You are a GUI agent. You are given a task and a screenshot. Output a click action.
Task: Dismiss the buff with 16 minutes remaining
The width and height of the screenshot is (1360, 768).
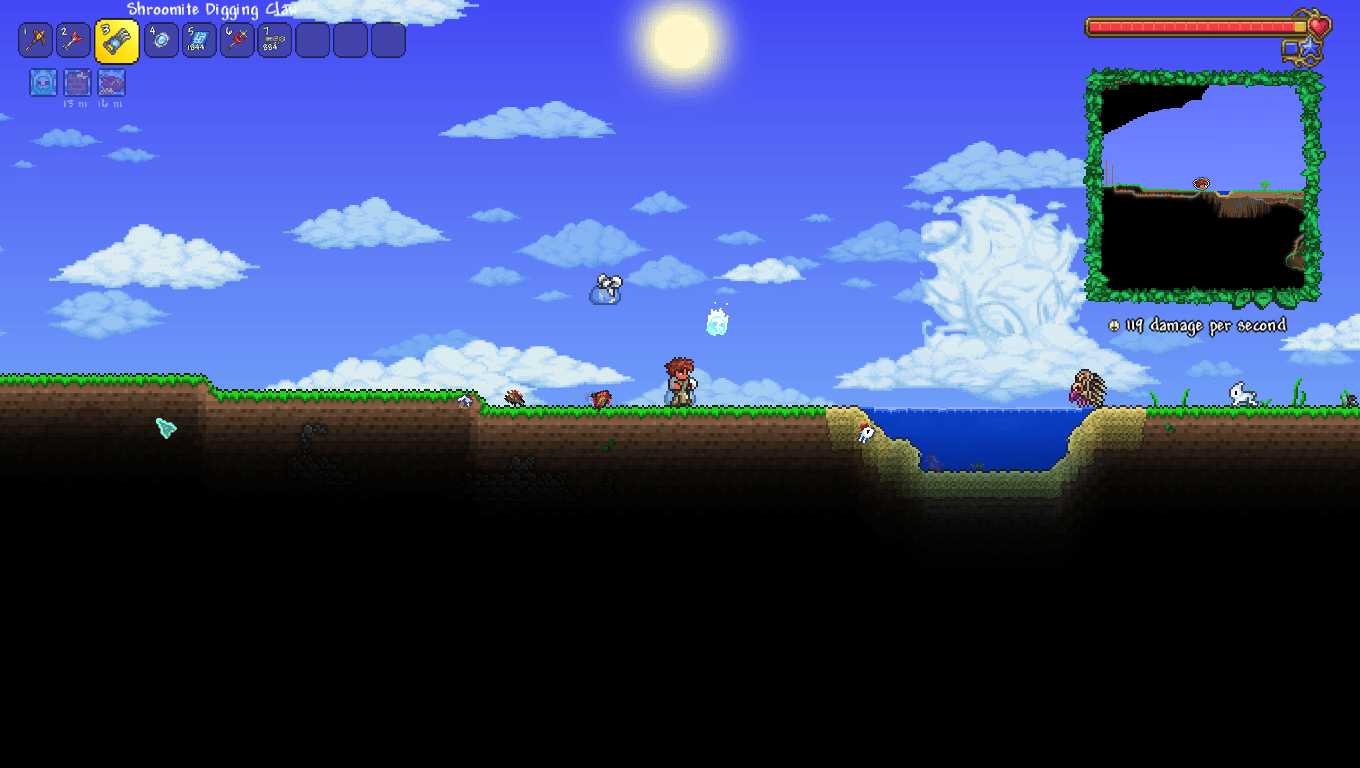coord(111,83)
